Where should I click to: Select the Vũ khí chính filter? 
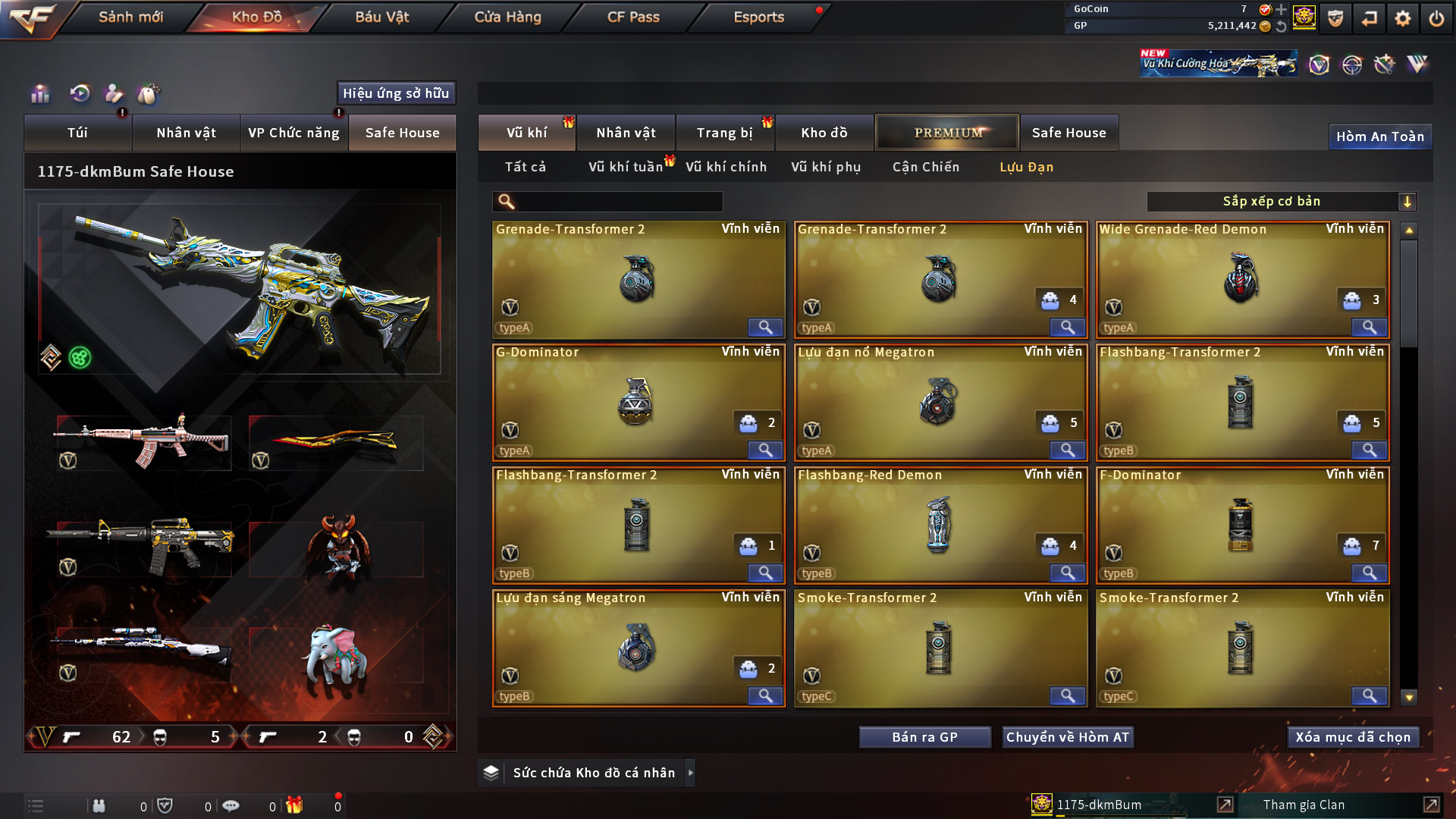[x=726, y=167]
